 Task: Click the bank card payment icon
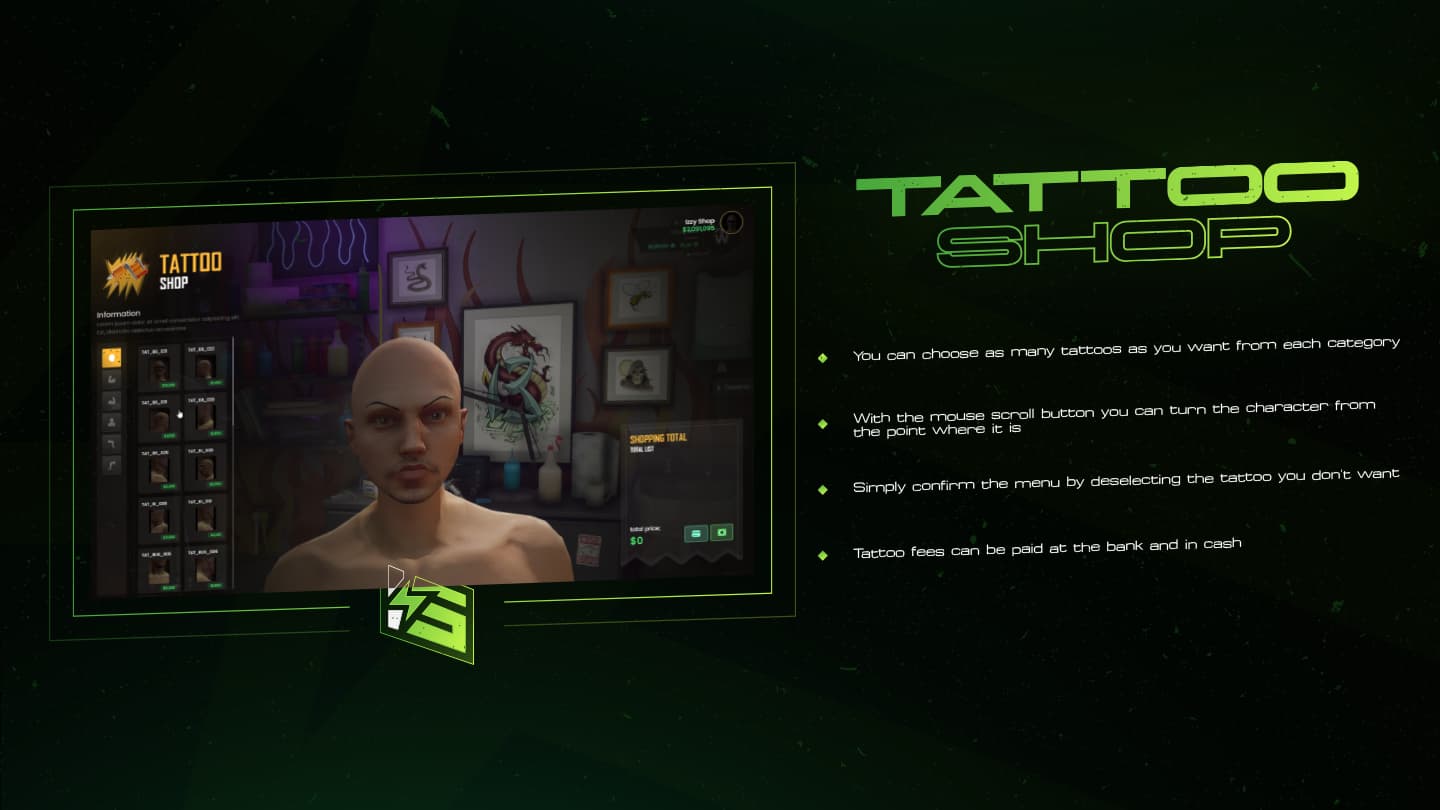click(696, 532)
